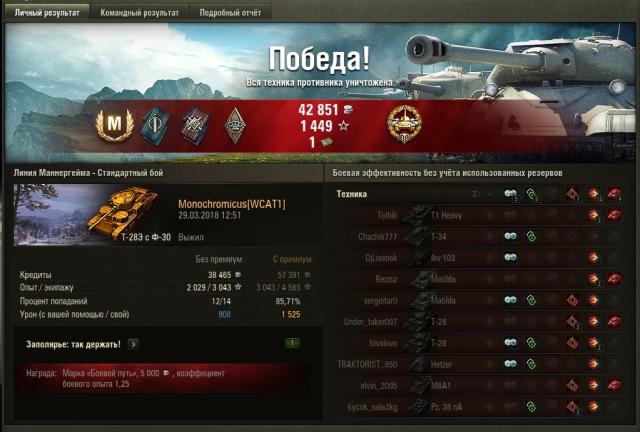Choose the kycok_sala2kg Pz. 38 nA row

480,407
